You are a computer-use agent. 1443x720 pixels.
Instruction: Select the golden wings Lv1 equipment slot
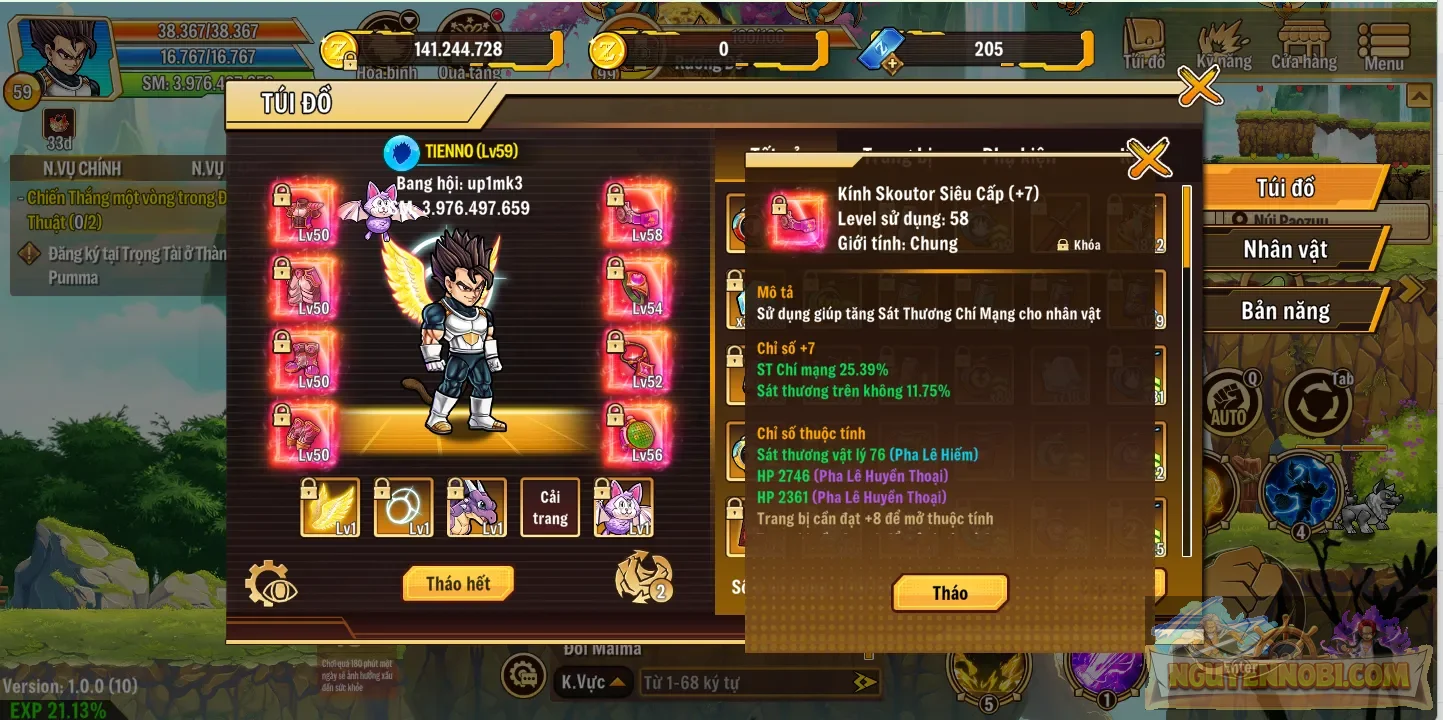tap(330, 507)
